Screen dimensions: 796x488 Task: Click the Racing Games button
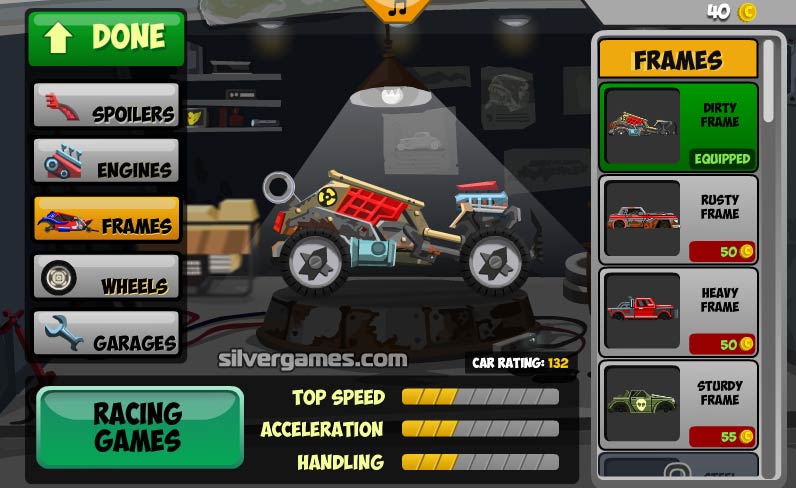pos(139,426)
